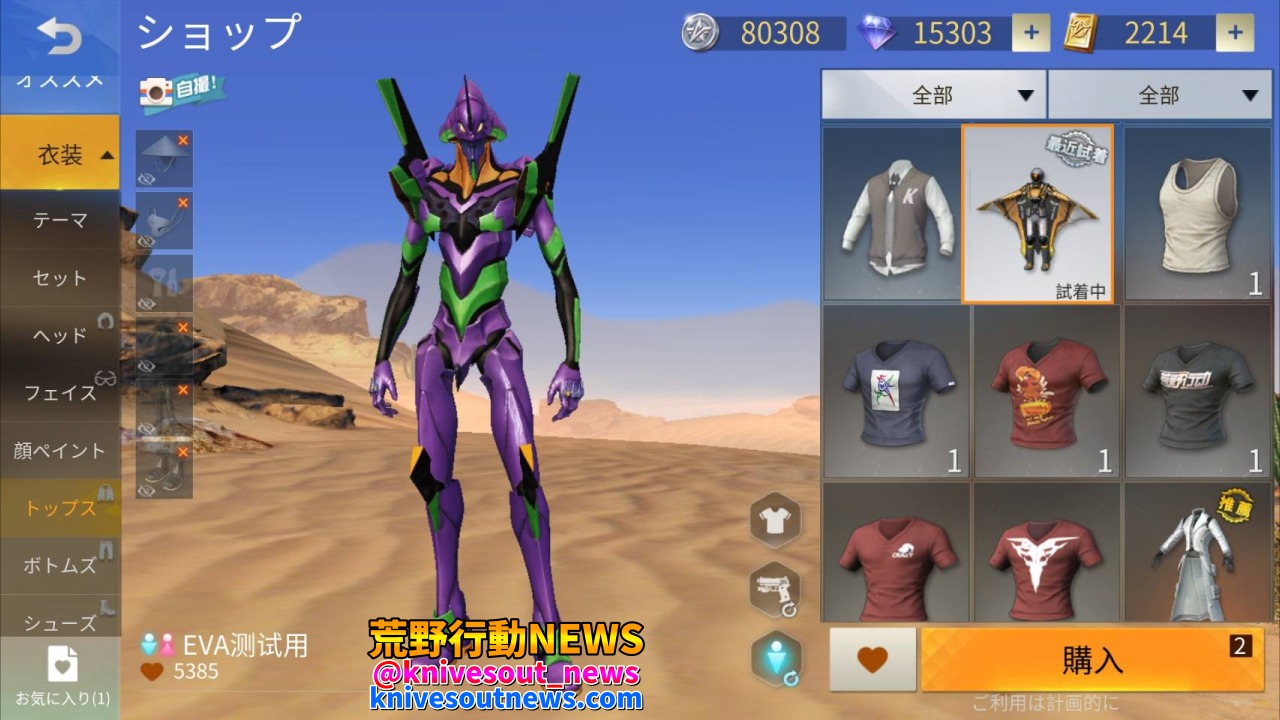The image size is (1280, 720).
Task: Purchase with the 購入 button
Action: 1092,660
